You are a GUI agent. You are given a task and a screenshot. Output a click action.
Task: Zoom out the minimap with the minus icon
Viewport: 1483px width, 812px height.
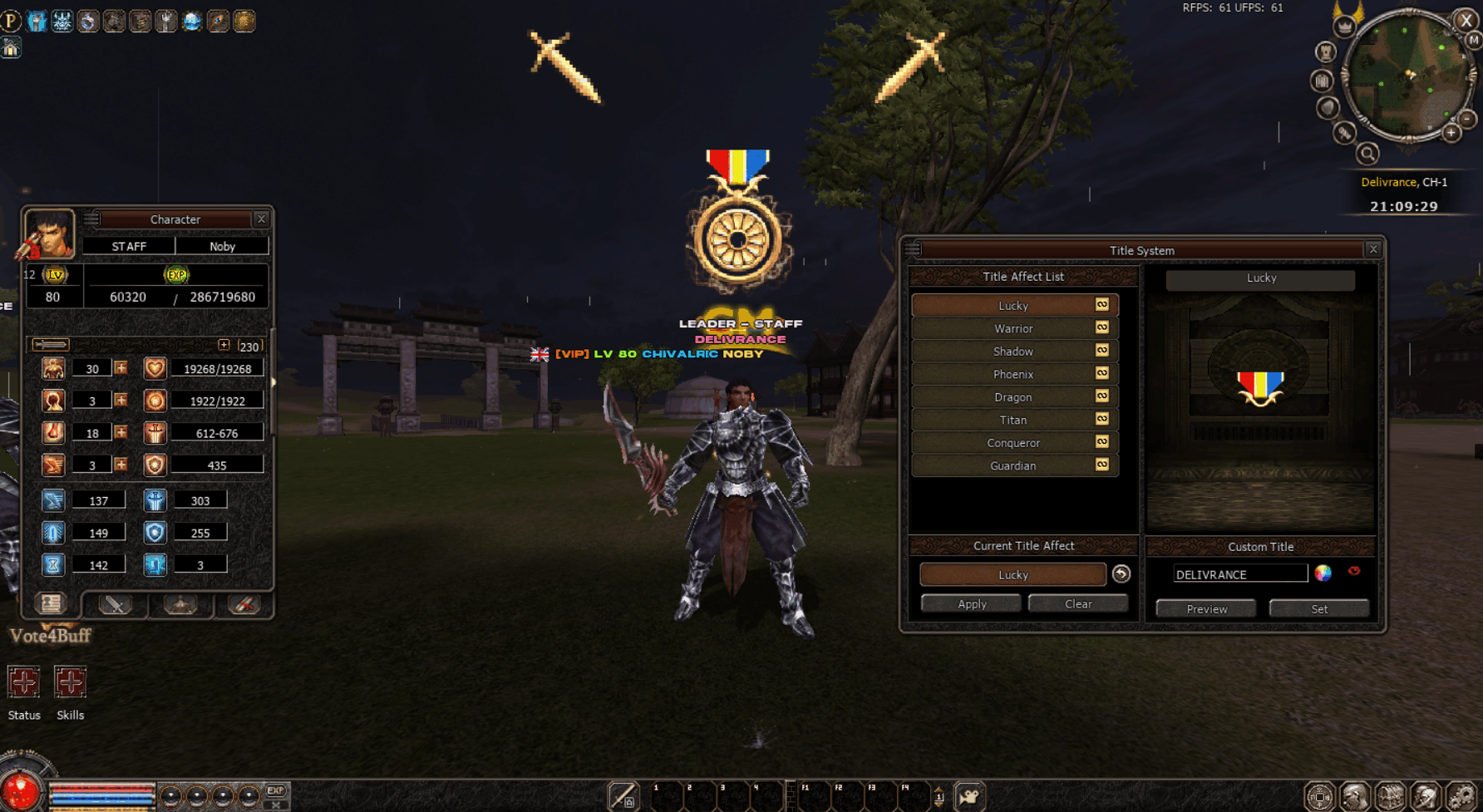point(1466,119)
